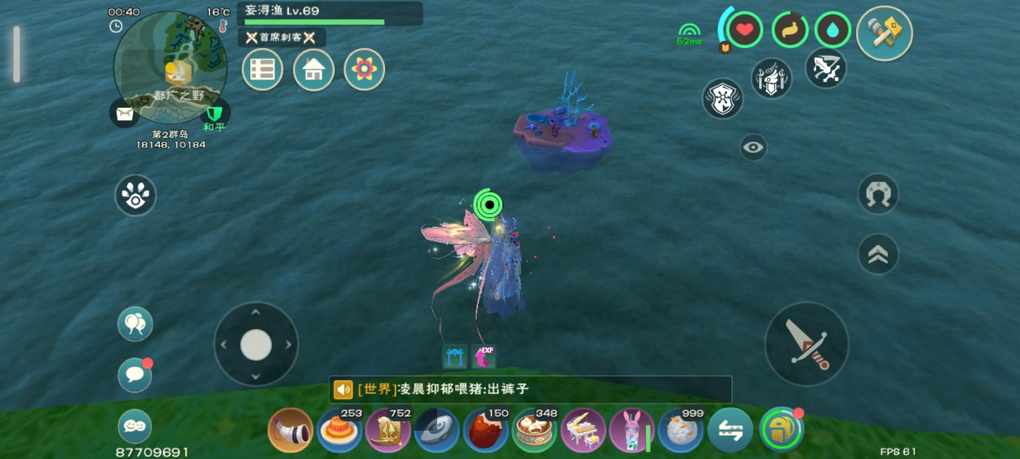The width and height of the screenshot is (1020, 459).
Task: Select the horn item in hotbar
Action: point(291,431)
